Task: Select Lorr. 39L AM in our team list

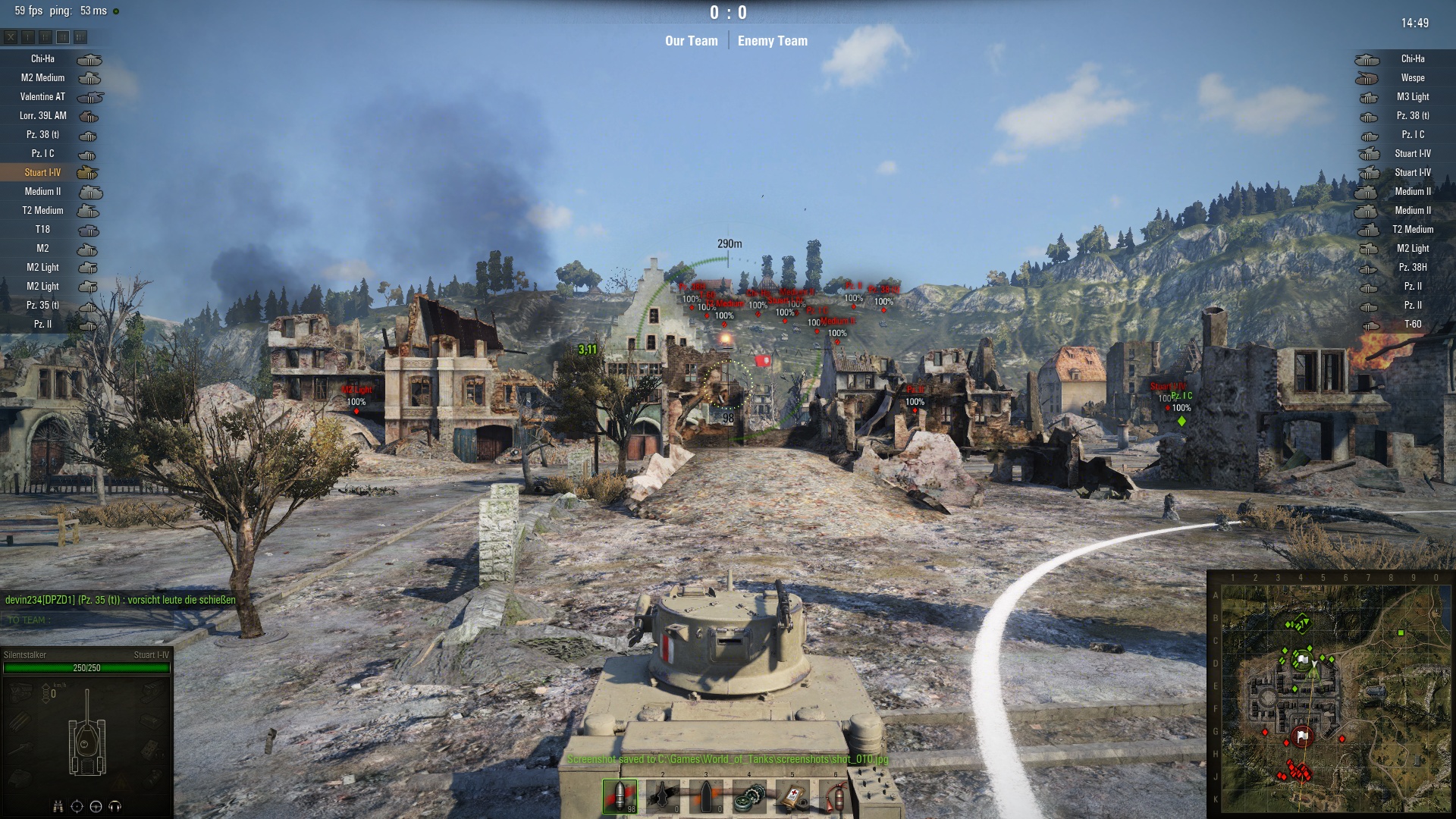Action: click(42, 116)
